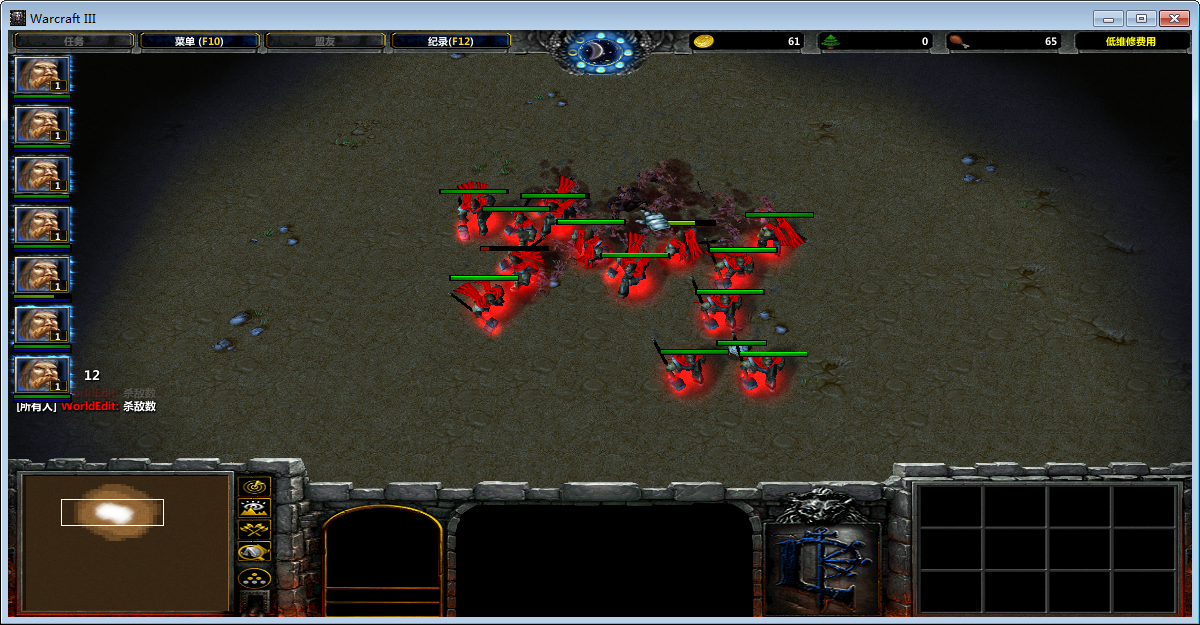Screen dimensions: 1200x625
Task: Click the greyed-out 盟友 allies button
Action: pyautogui.click(x=325, y=41)
